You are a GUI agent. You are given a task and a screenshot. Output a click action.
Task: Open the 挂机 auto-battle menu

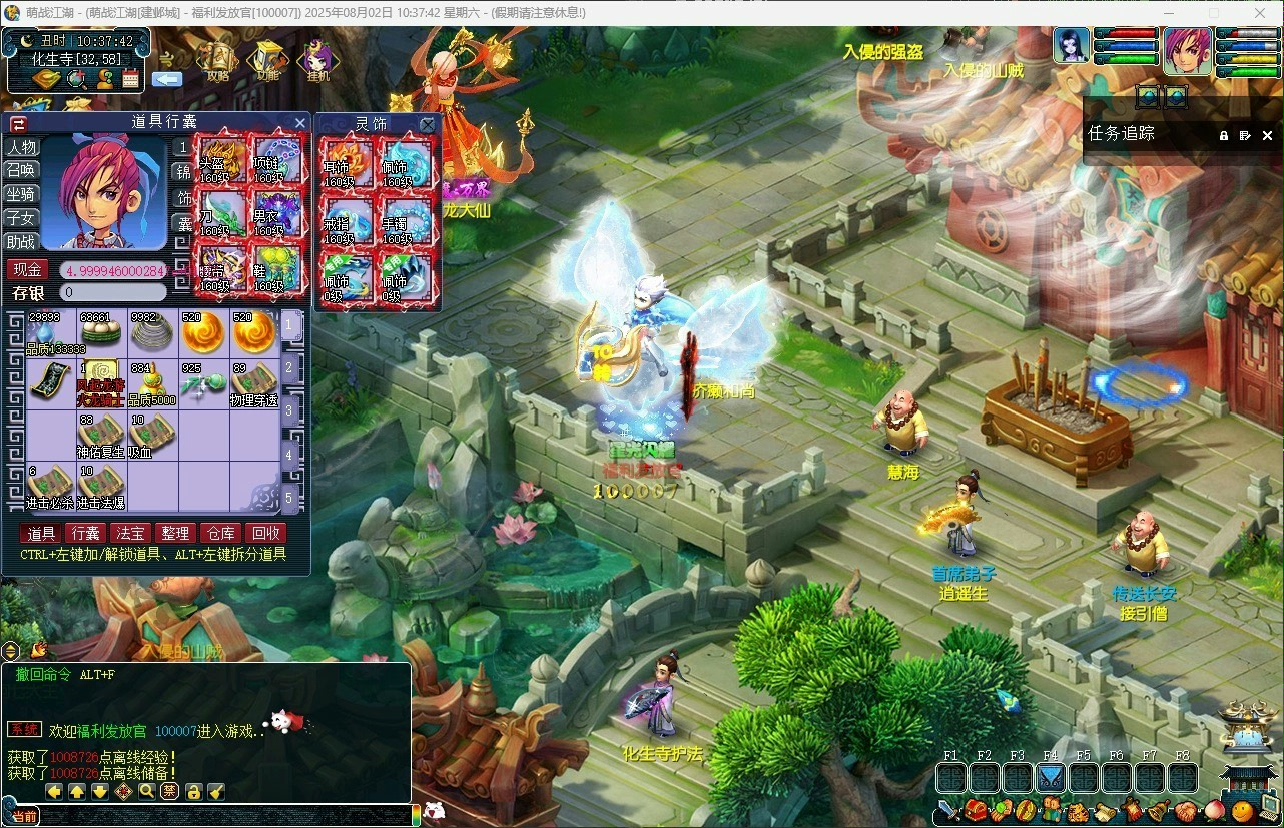point(318,60)
